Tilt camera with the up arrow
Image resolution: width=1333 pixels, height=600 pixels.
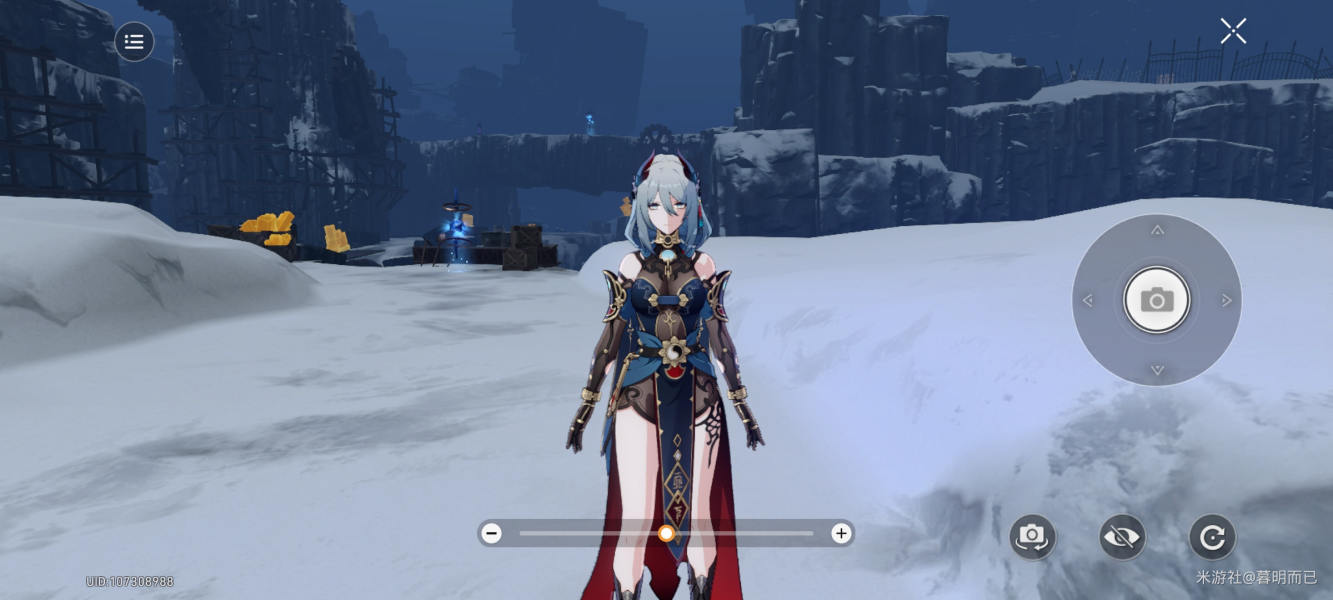[x=1157, y=231]
